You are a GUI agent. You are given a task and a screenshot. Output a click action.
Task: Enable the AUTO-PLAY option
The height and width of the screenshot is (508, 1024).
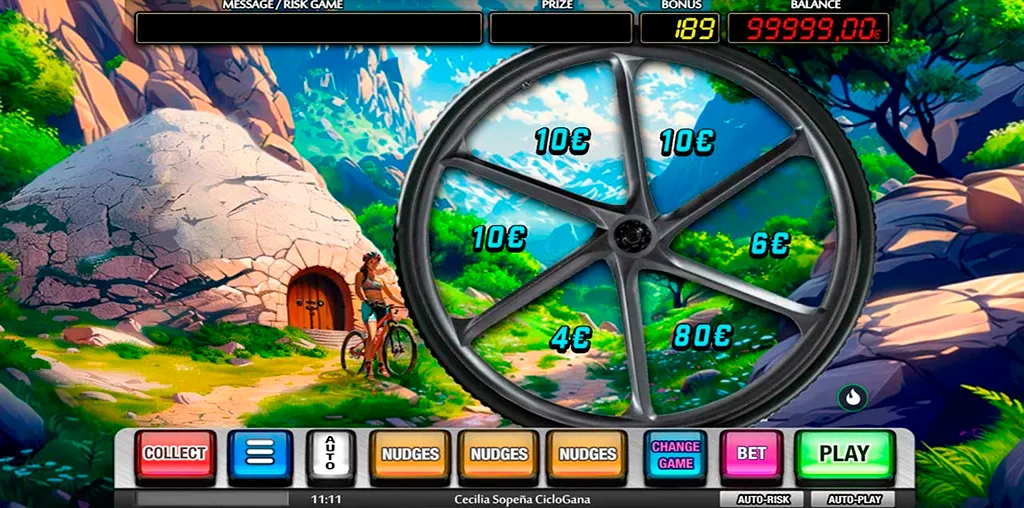pyautogui.click(x=852, y=498)
